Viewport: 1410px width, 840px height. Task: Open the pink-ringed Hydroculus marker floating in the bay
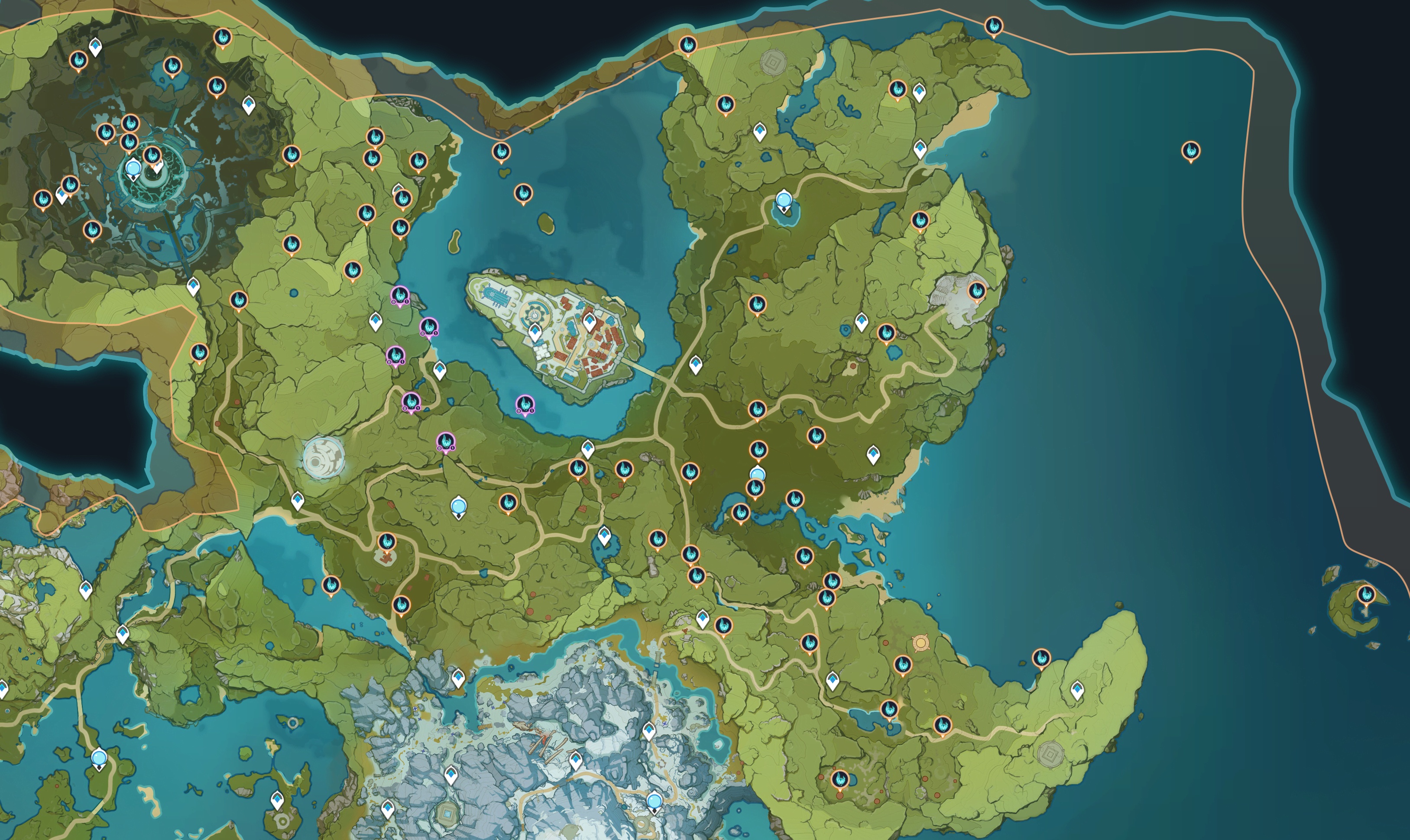point(525,405)
